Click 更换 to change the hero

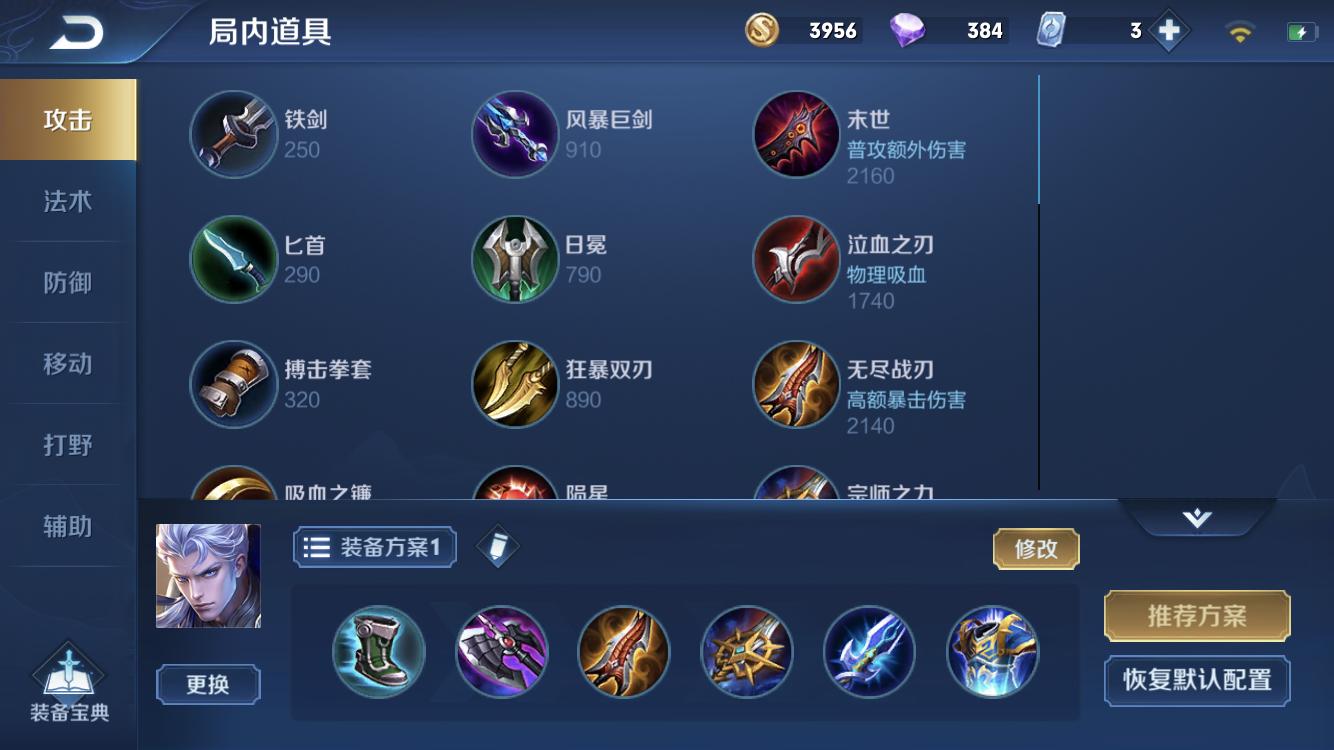pos(207,685)
